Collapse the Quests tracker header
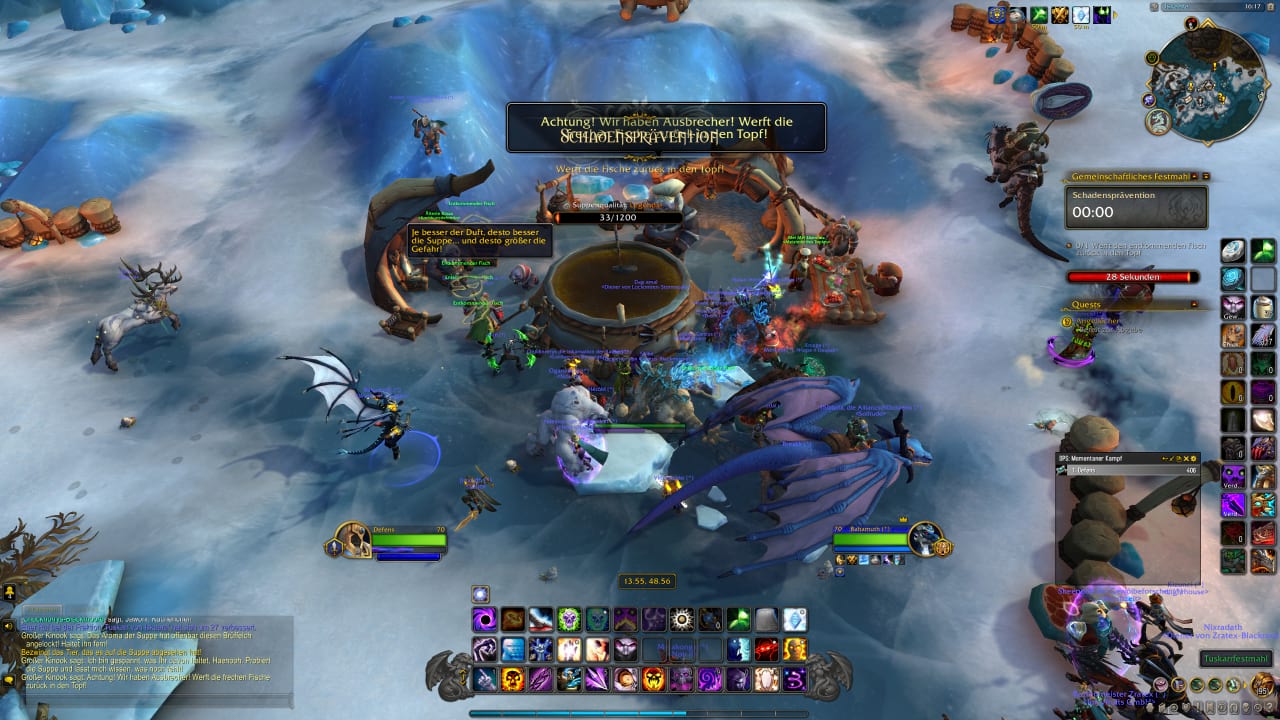The width and height of the screenshot is (1280, 720). (1192, 304)
